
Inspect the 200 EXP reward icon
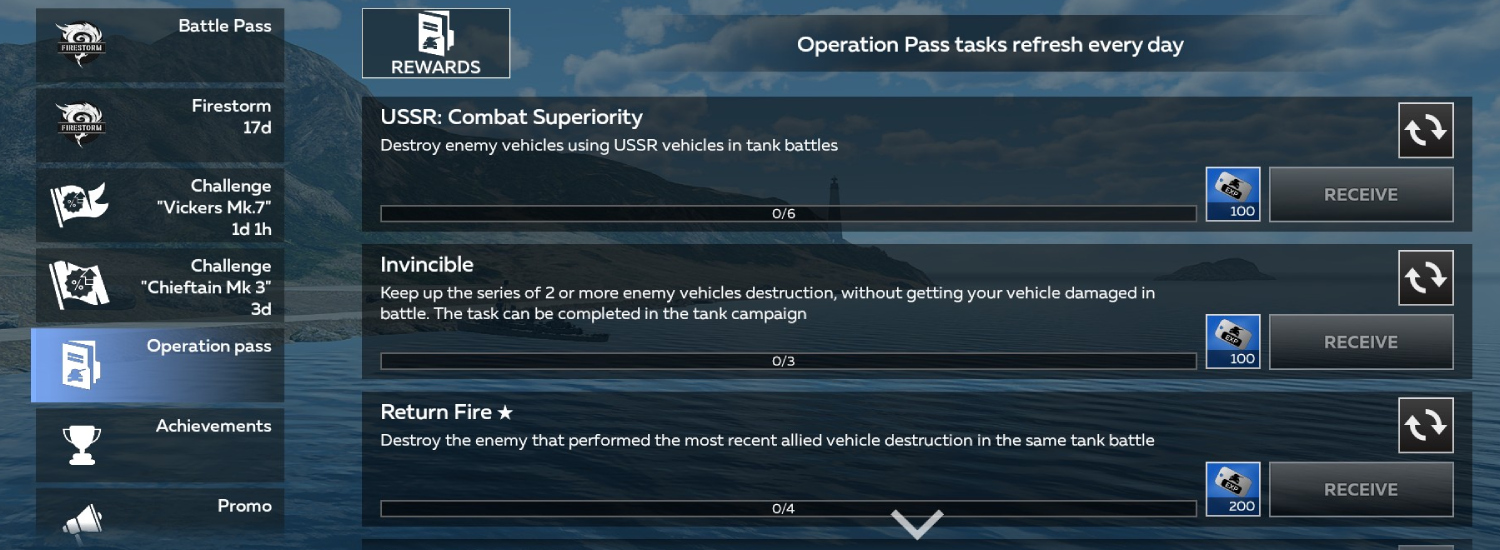(x=1233, y=489)
